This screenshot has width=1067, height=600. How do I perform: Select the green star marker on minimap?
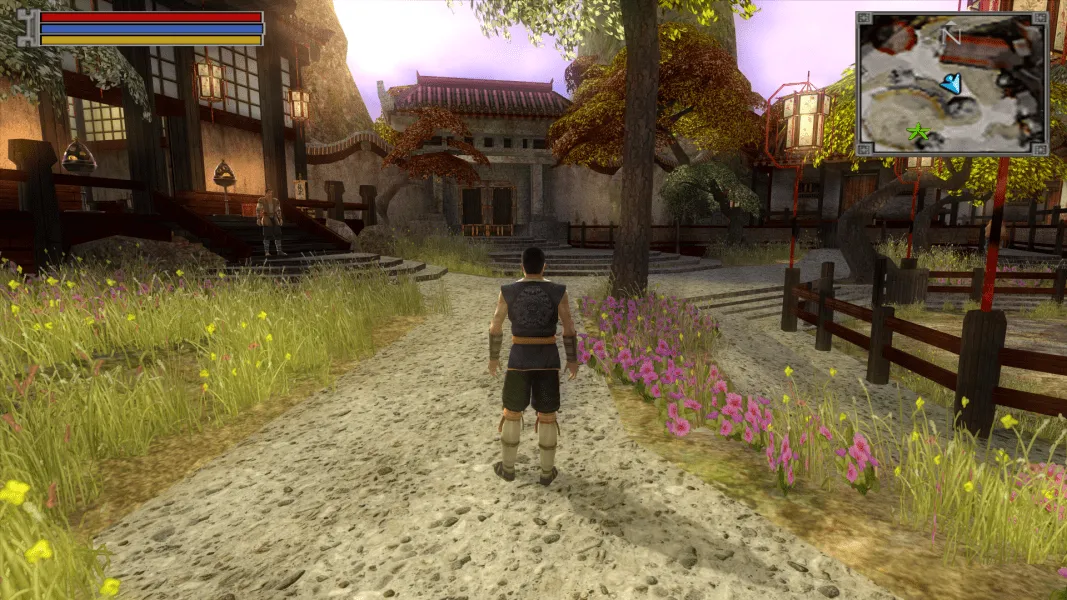point(915,132)
